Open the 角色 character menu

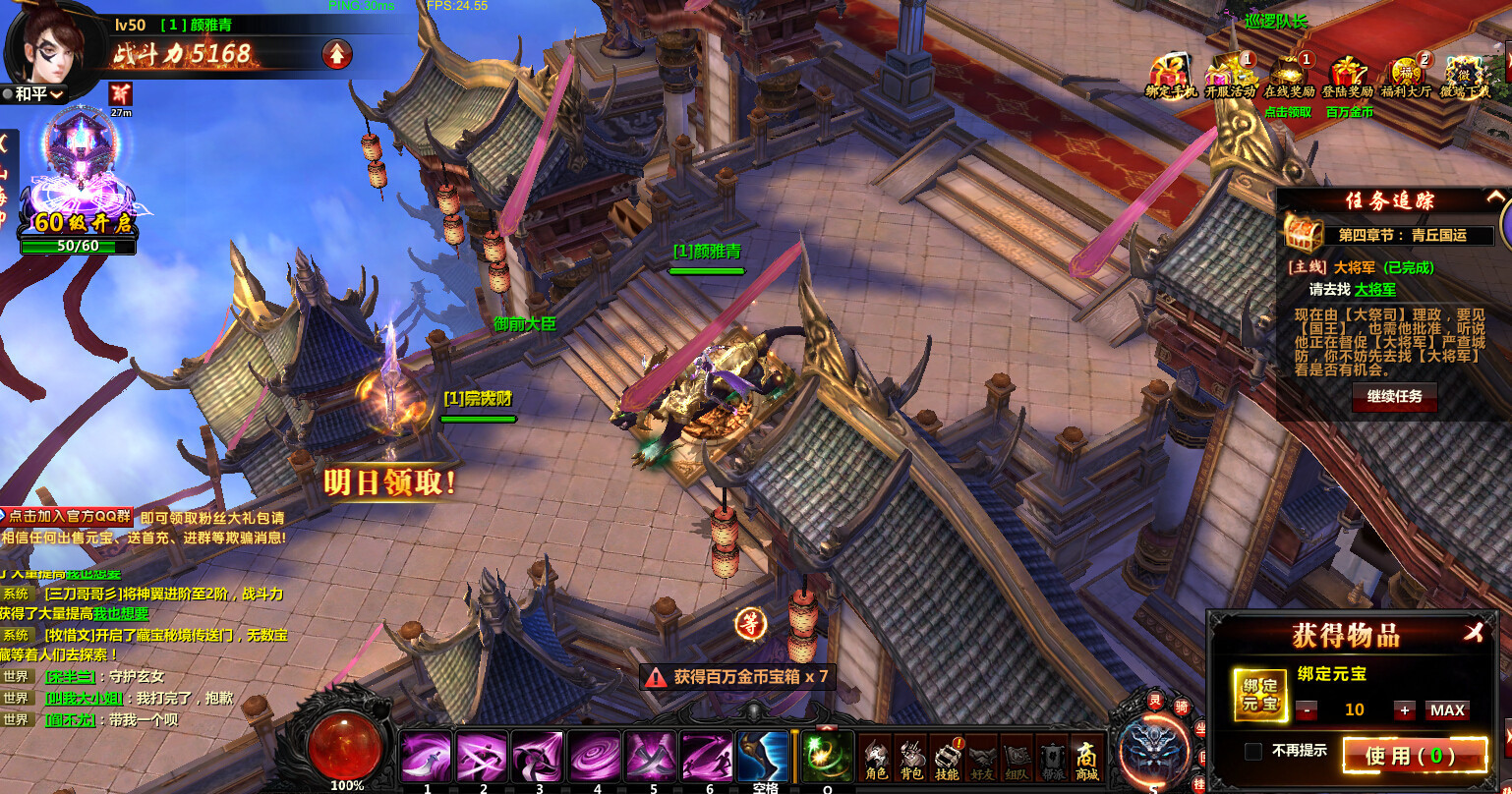(875, 758)
